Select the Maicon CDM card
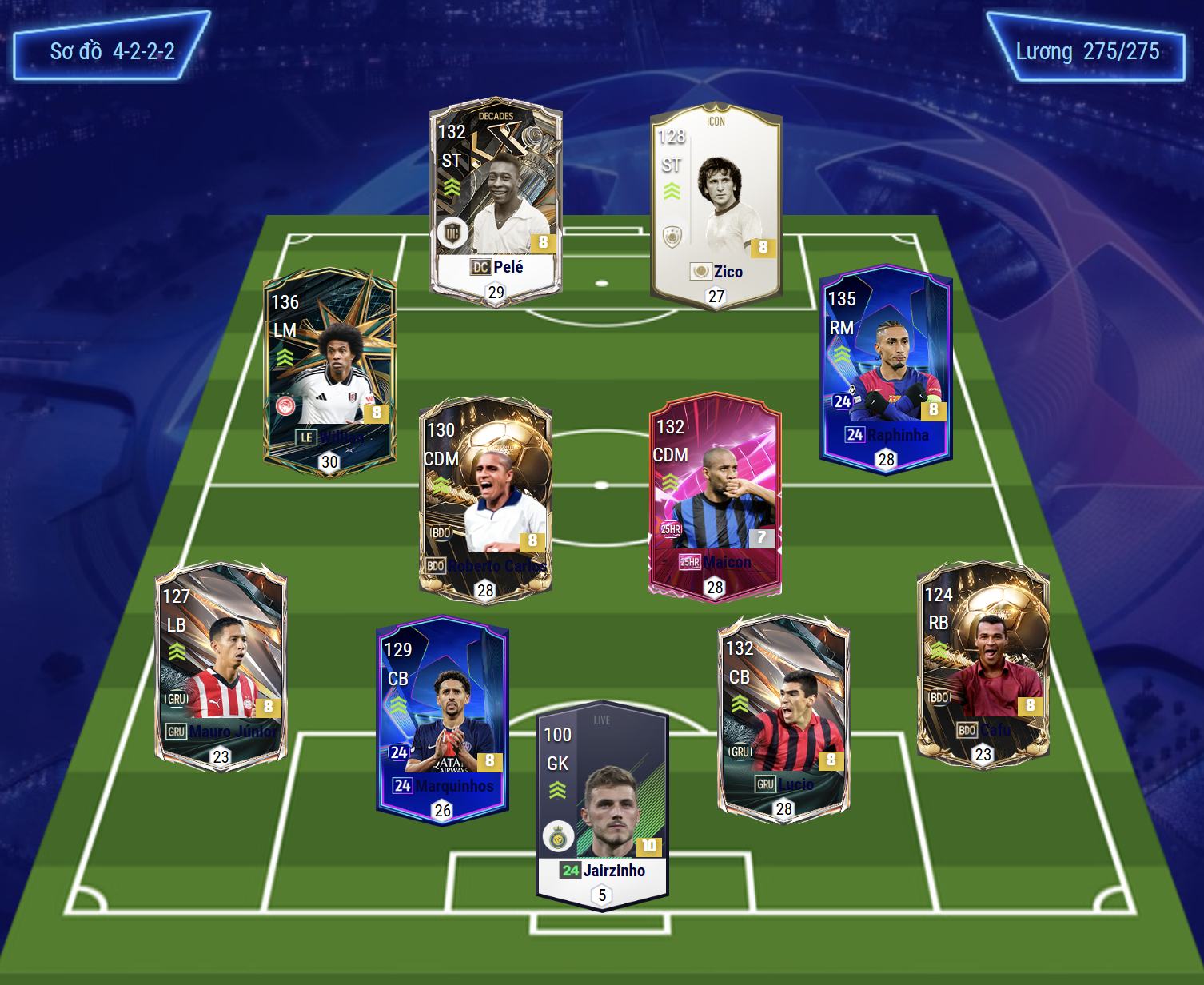This screenshot has width=1204, height=985. (715, 496)
